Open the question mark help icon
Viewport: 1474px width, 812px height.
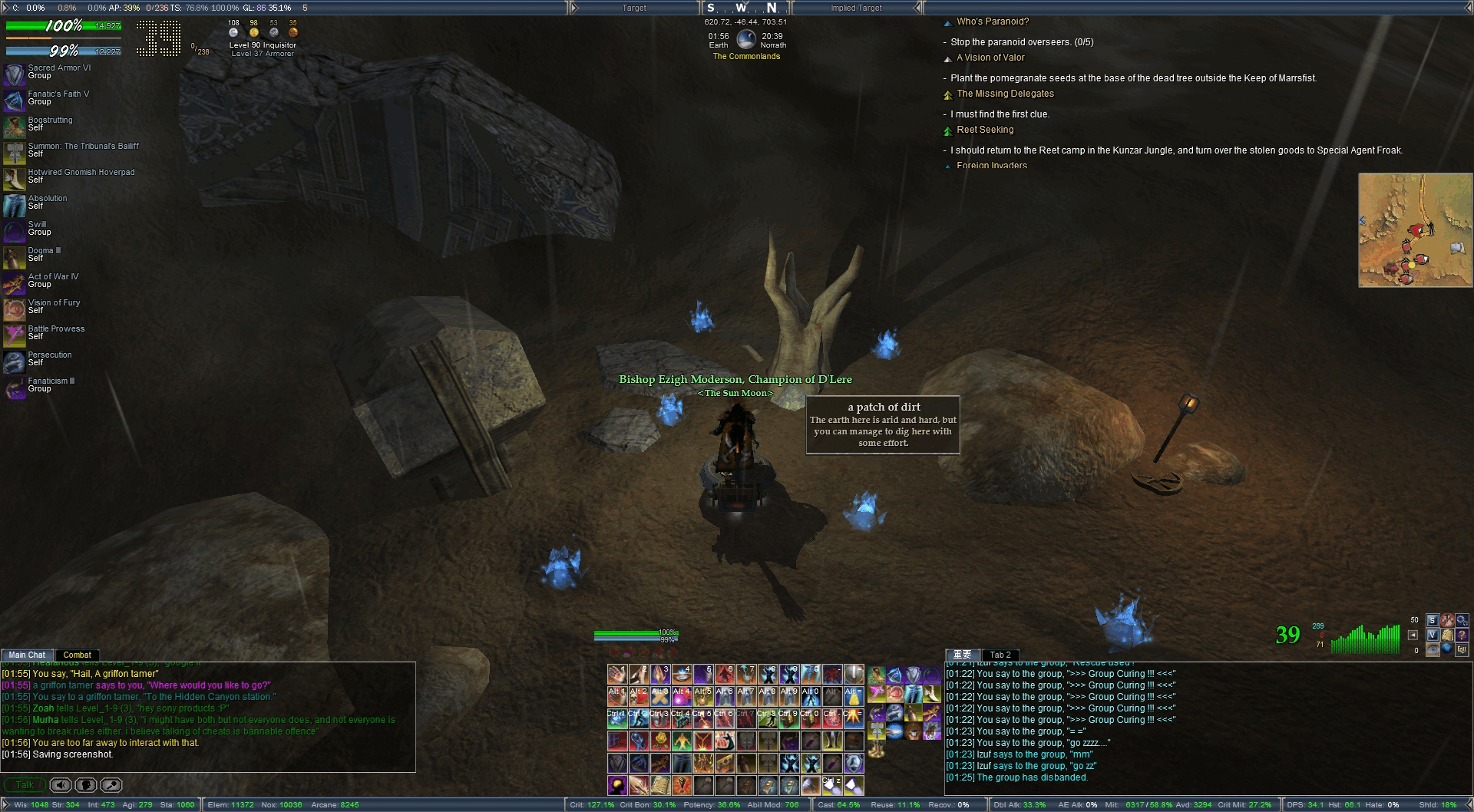[1461, 635]
